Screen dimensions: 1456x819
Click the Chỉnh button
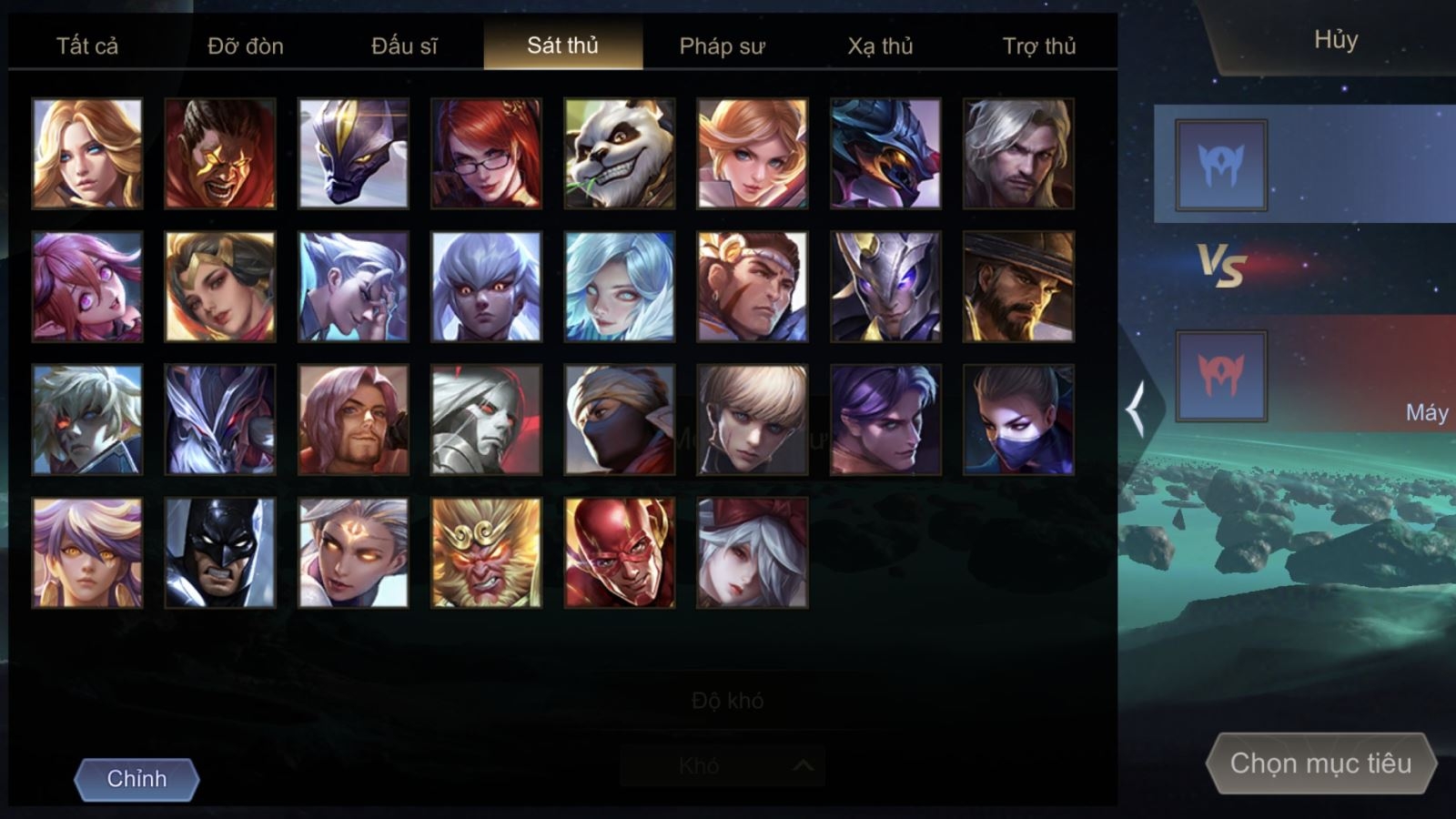[136, 779]
